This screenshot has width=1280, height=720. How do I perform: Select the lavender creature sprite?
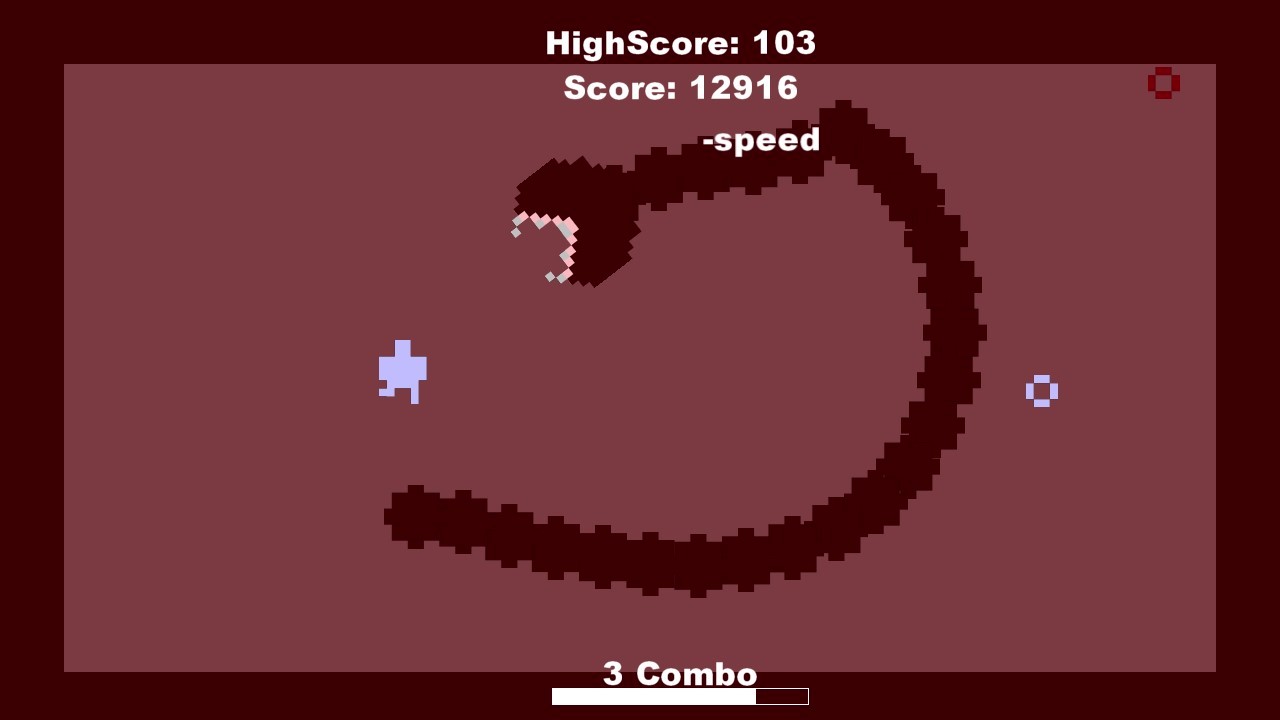[x=404, y=372]
